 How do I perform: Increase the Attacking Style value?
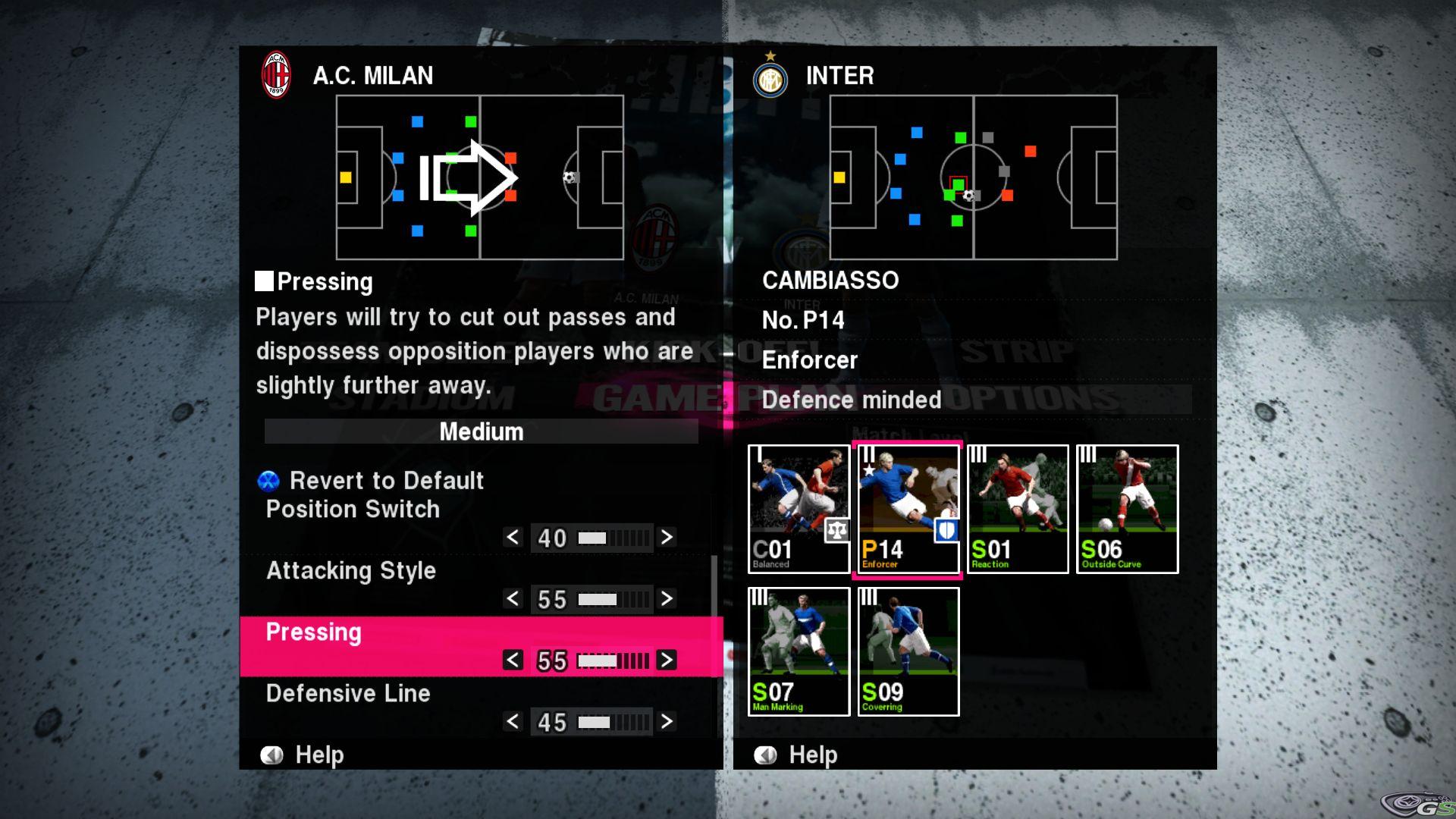coord(667,598)
